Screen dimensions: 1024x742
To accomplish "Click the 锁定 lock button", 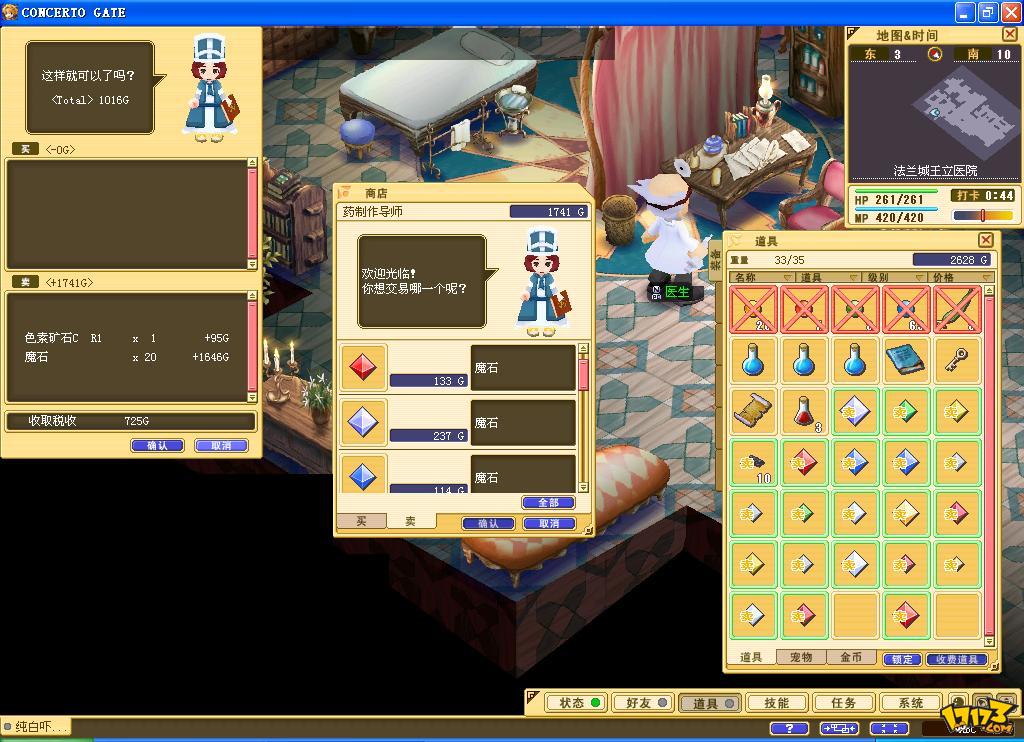I will [x=901, y=659].
